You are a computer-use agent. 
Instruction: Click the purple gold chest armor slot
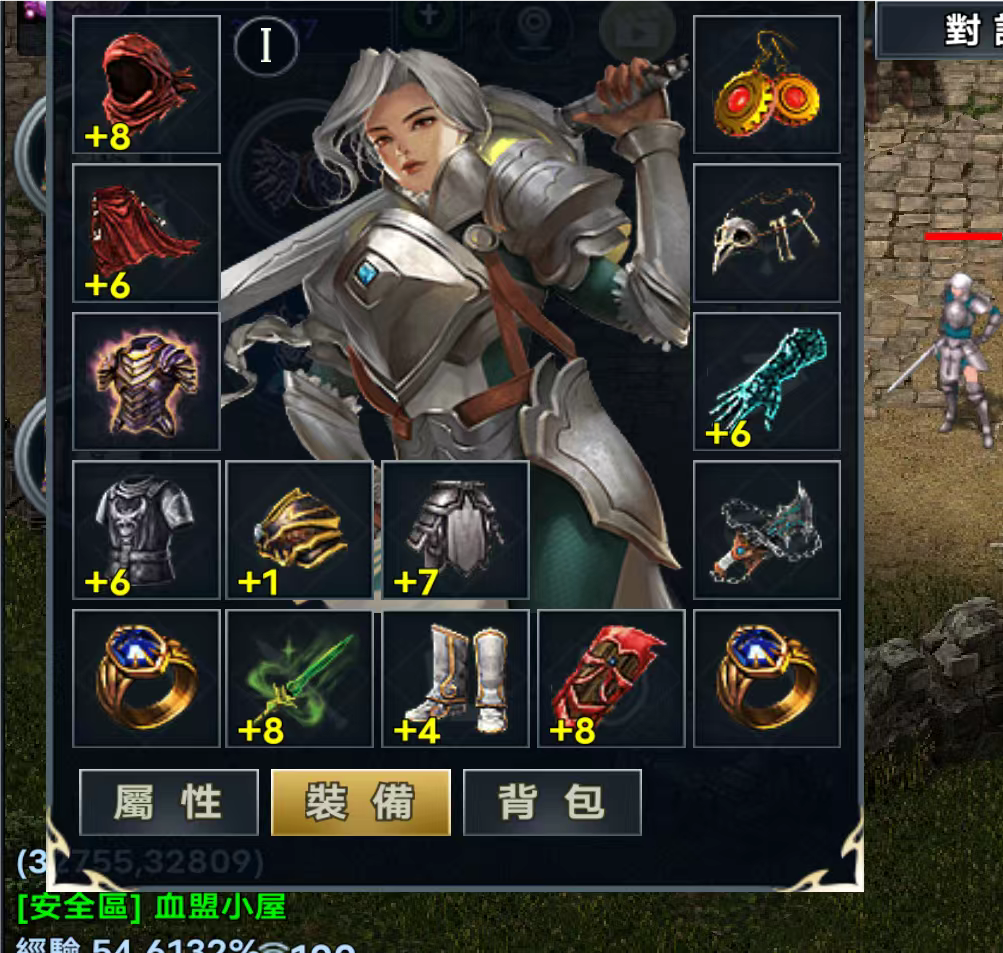pyautogui.click(x=146, y=381)
